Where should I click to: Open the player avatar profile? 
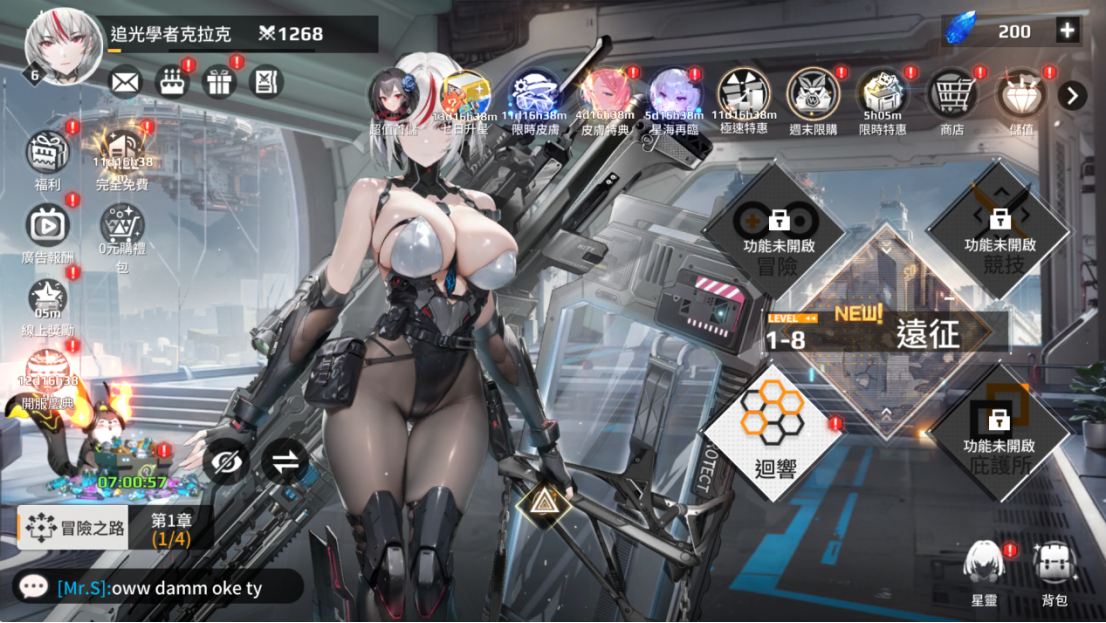(x=62, y=45)
